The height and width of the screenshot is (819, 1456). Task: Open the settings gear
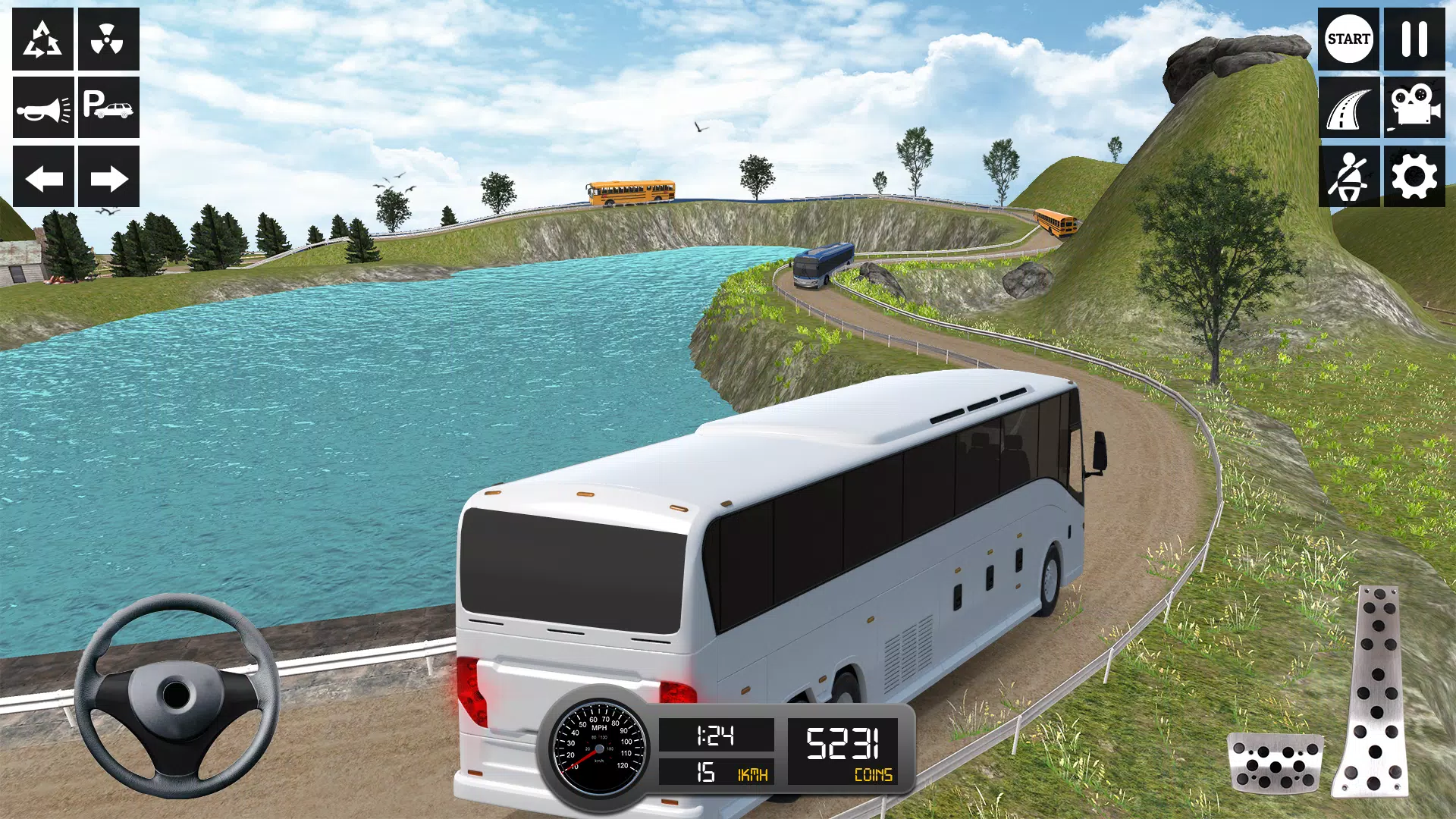(x=1414, y=176)
